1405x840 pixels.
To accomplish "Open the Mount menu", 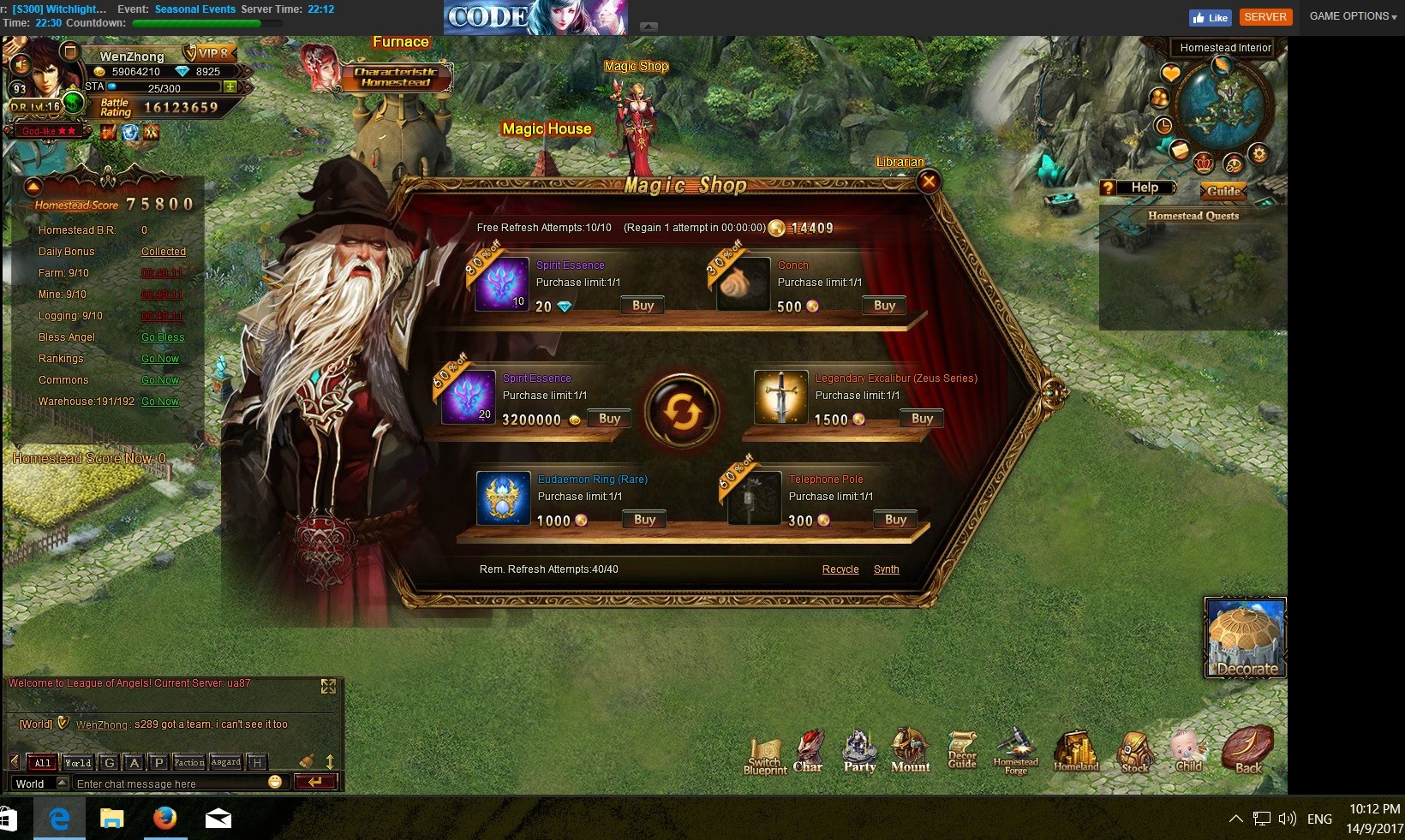I will tap(910, 751).
